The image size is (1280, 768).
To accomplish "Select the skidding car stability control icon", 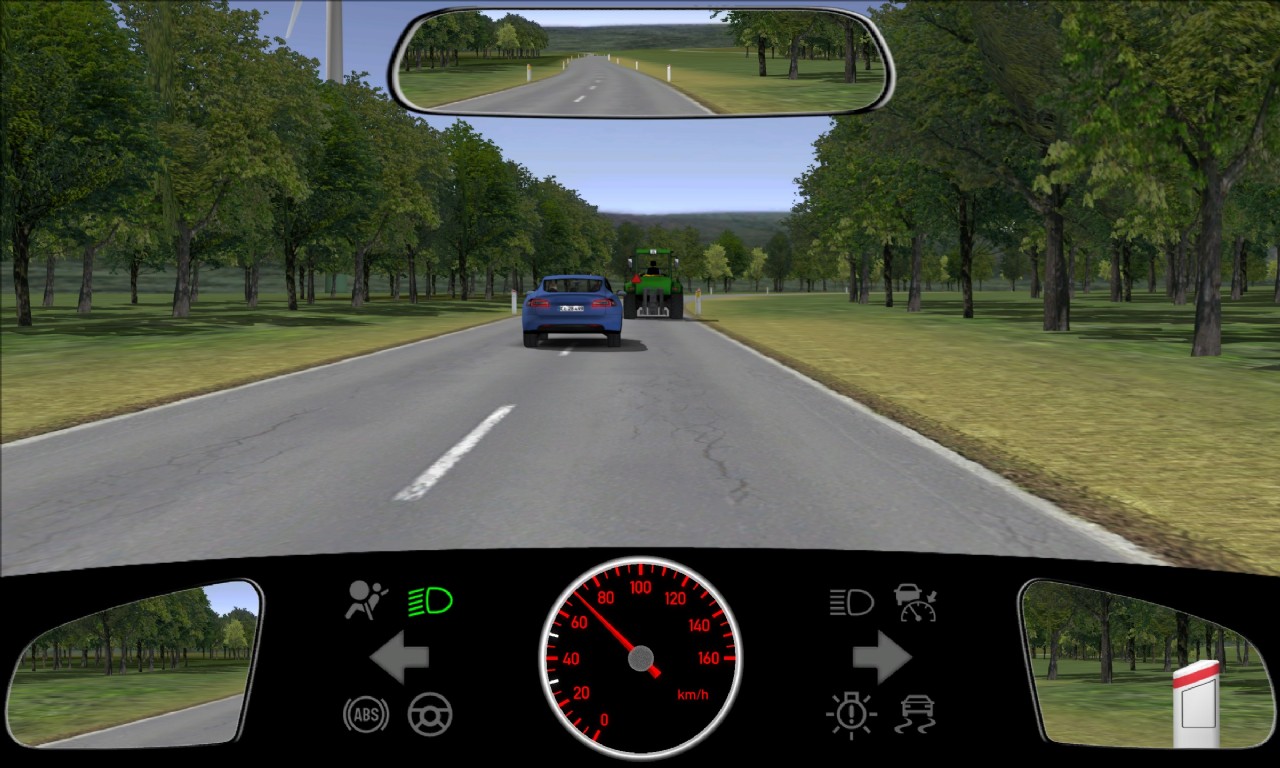I will click(x=915, y=714).
